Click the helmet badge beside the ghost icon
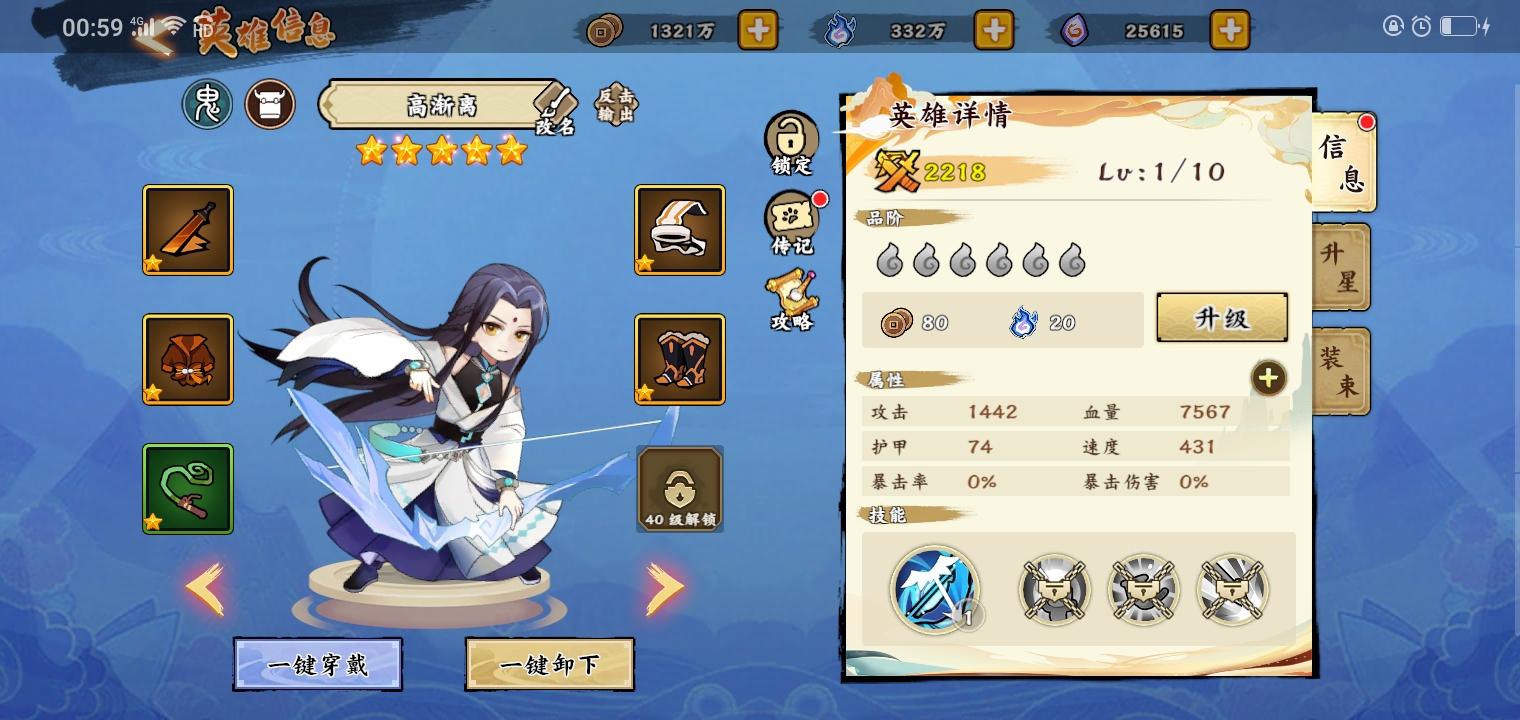This screenshot has height=720, width=1520. pyautogui.click(x=269, y=104)
